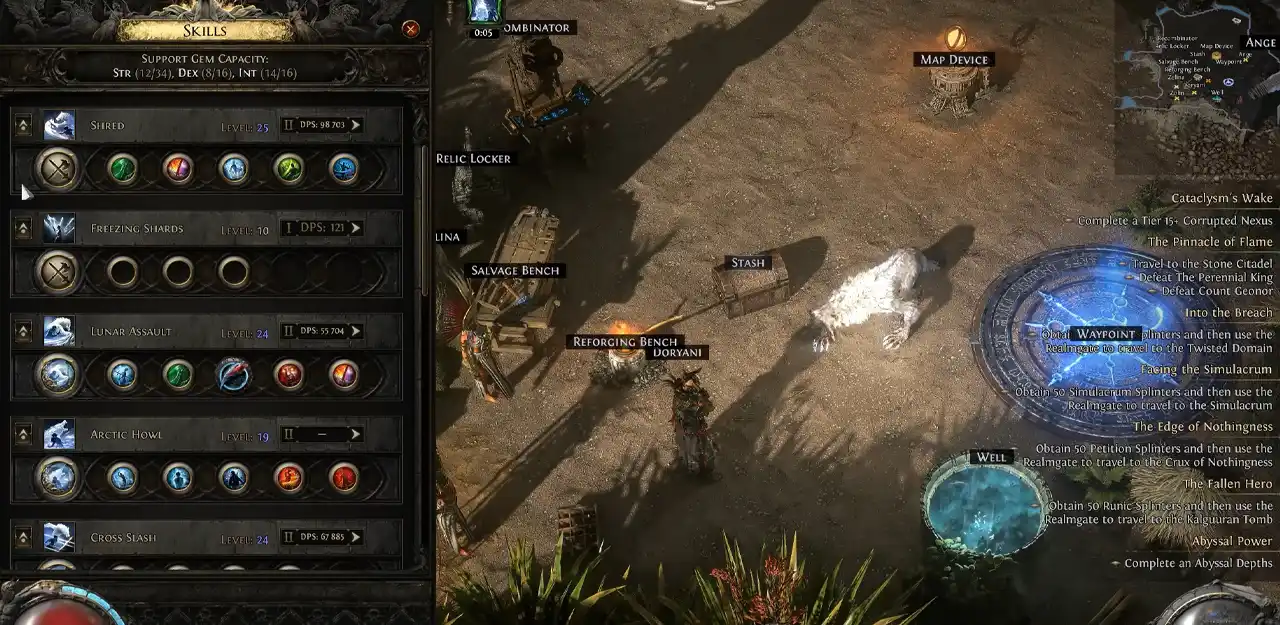This screenshot has height=625, width=1280.
Task: Click the Shred level-up arrow button
Action: click(x=23, y=125)
